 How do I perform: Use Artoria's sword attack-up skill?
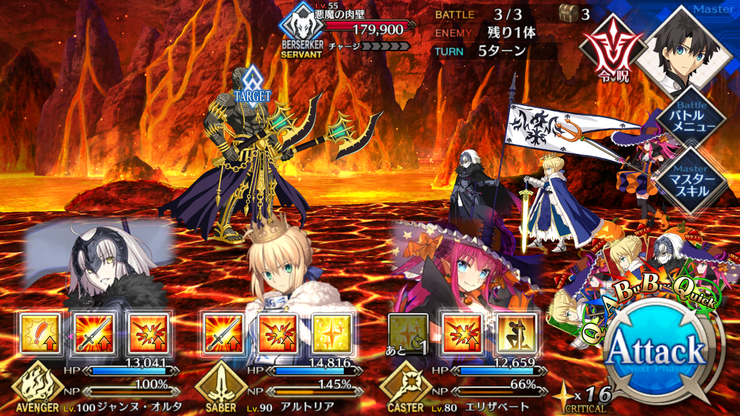click(222, 334)
